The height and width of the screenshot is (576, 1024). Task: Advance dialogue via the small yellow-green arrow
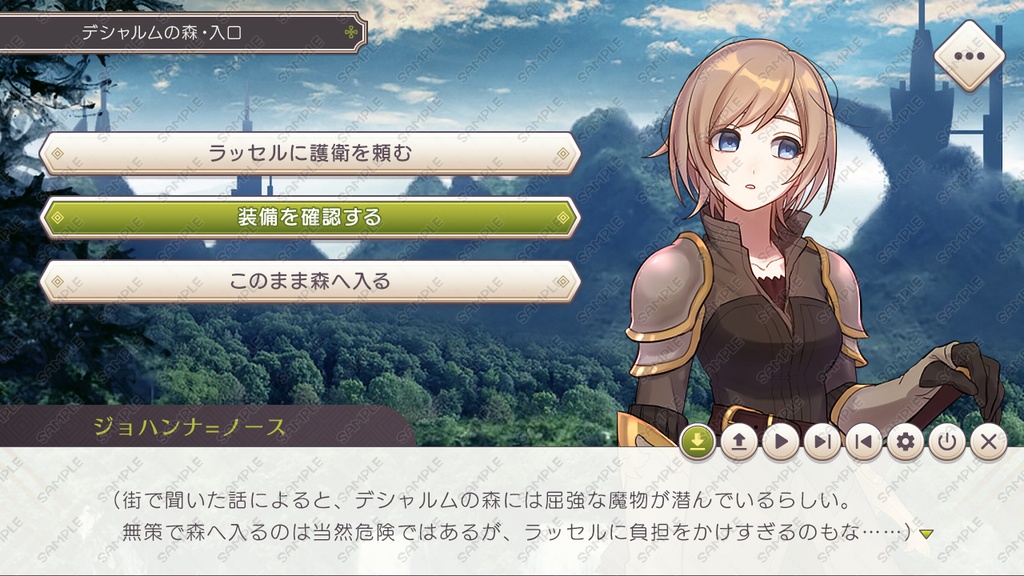[926, 533]
